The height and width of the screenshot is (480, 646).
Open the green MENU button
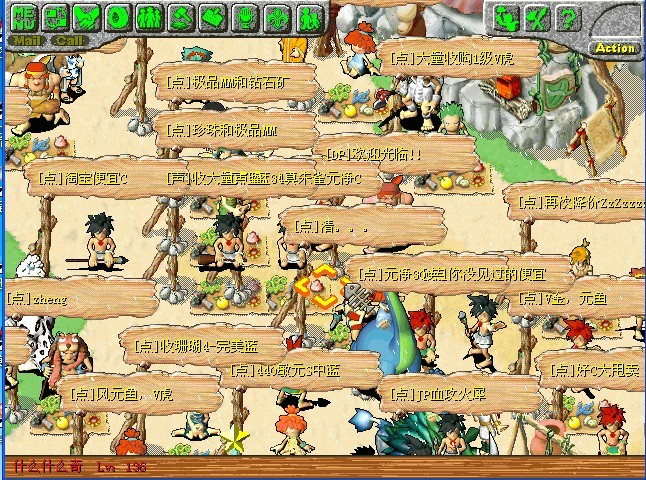click(25, 17)
